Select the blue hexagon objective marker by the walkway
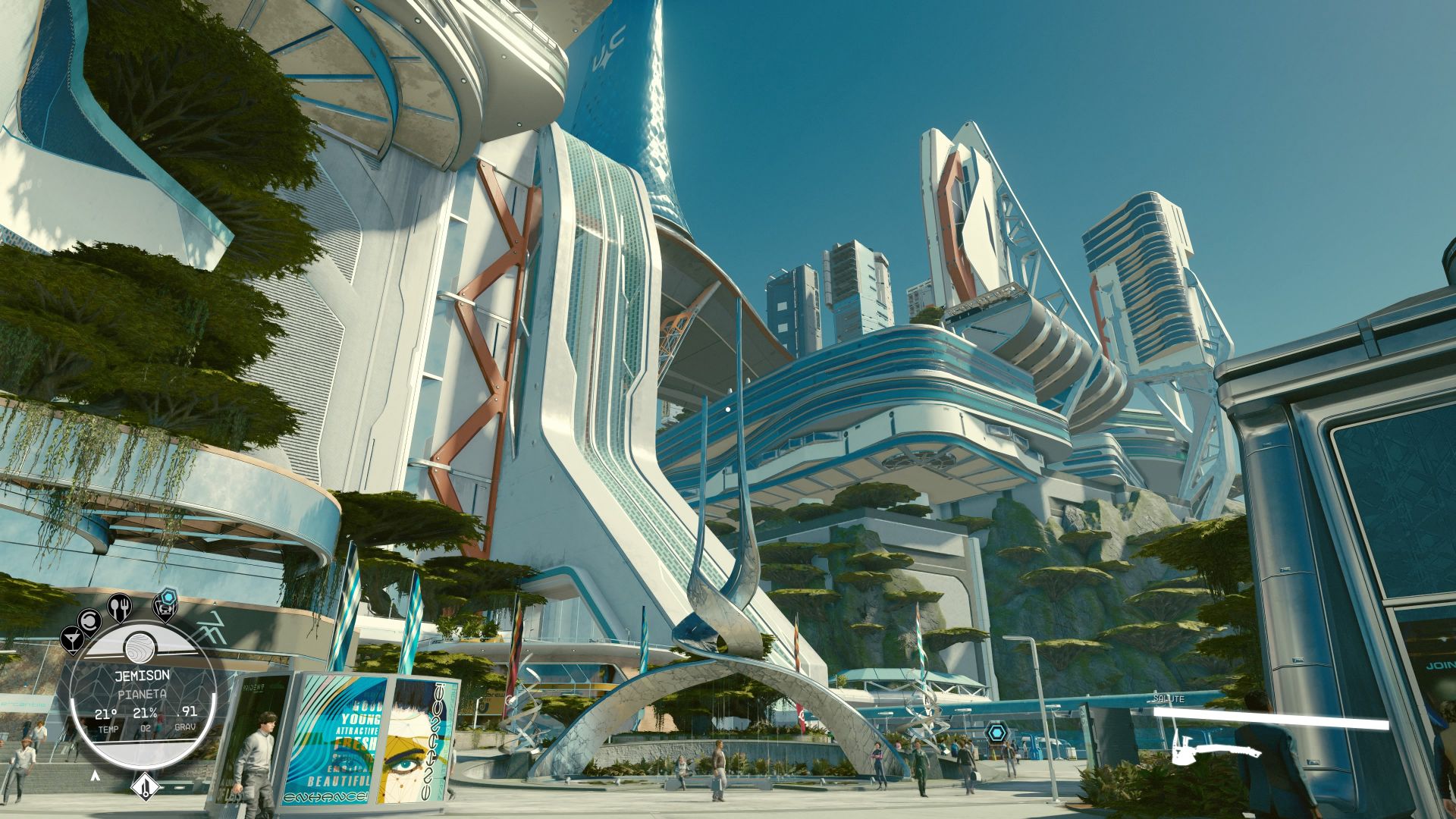Viewport: 1456px width, 819px height. pos(995,733)
